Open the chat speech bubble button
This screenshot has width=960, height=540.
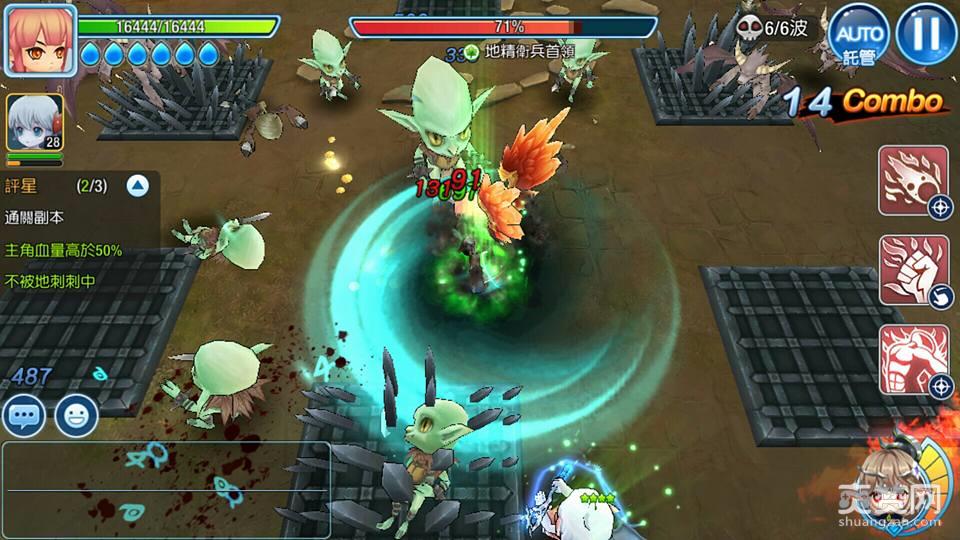coord(24,414)
